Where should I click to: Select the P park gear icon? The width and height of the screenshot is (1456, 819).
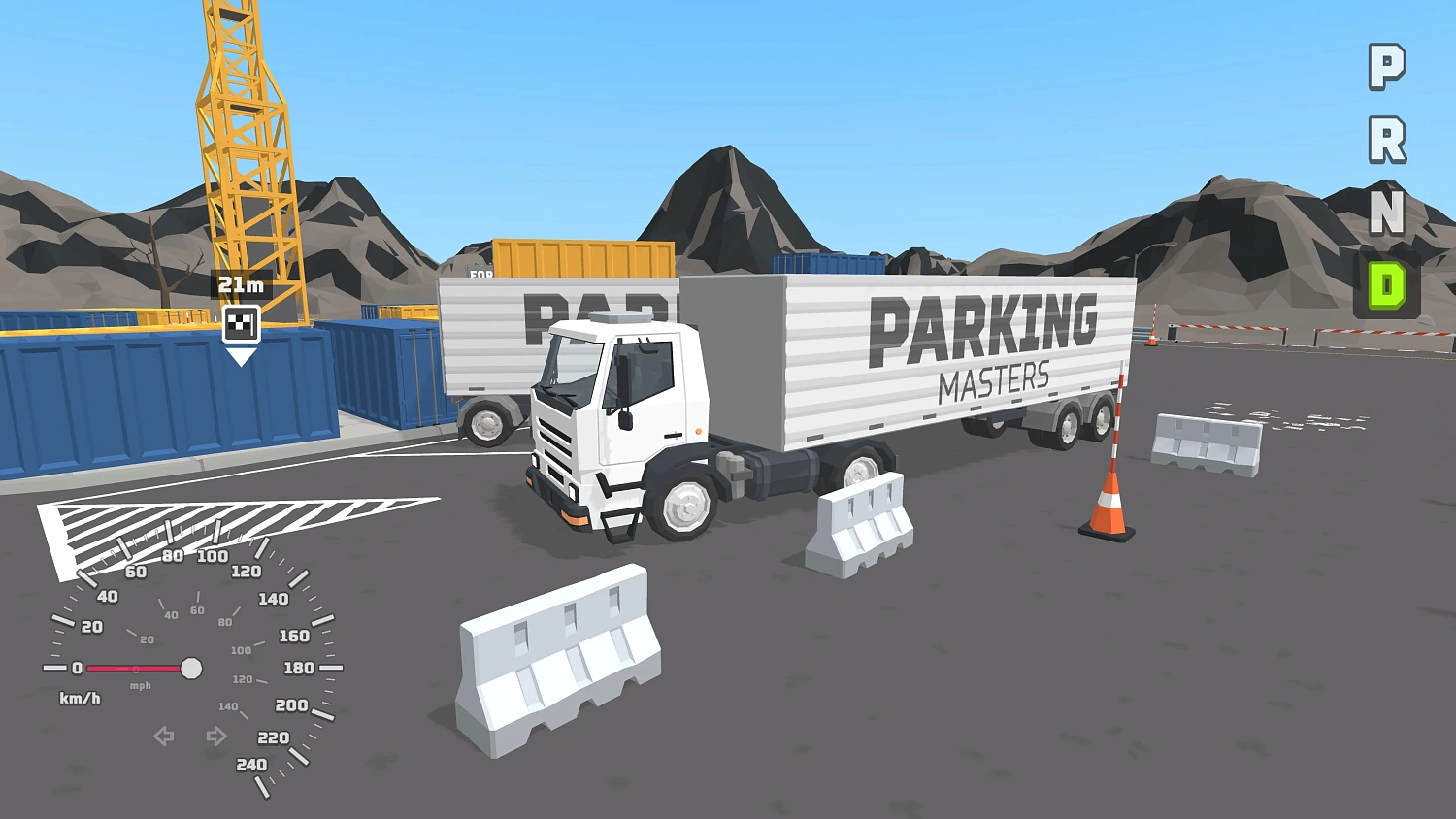click(x=1386, y=65)
